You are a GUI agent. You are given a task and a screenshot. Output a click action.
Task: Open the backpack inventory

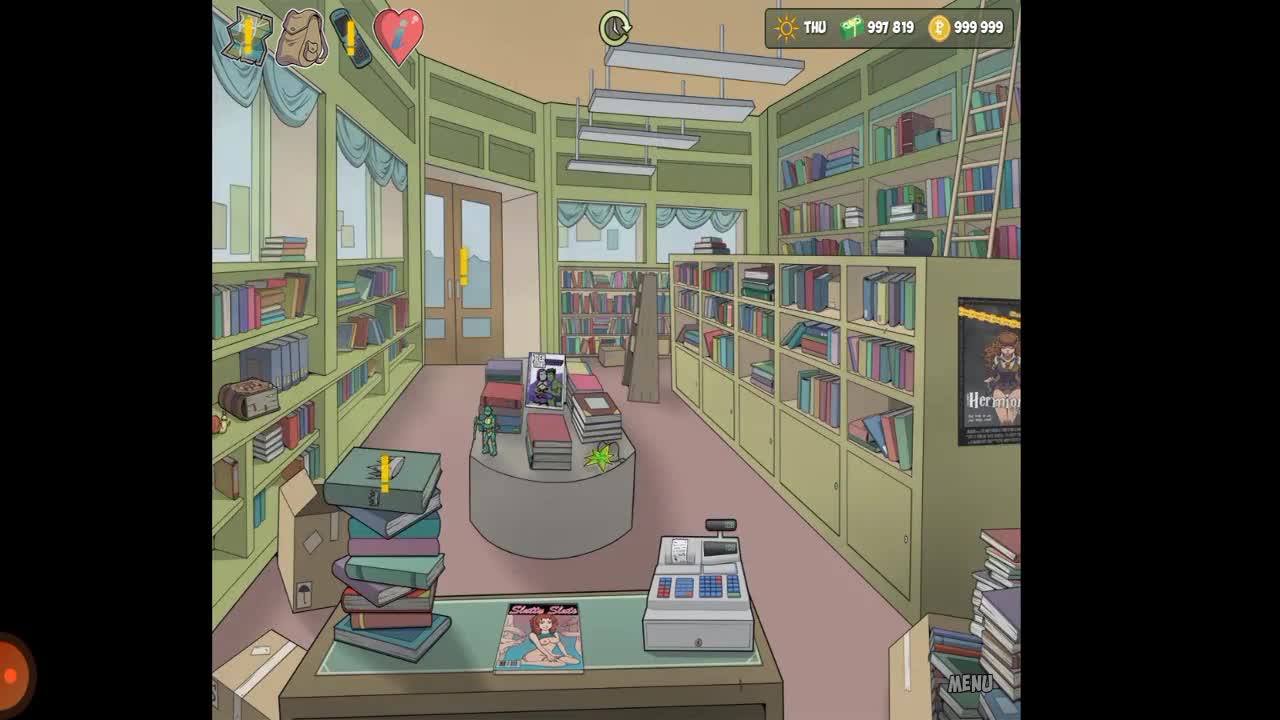click(x=301, y=39)
